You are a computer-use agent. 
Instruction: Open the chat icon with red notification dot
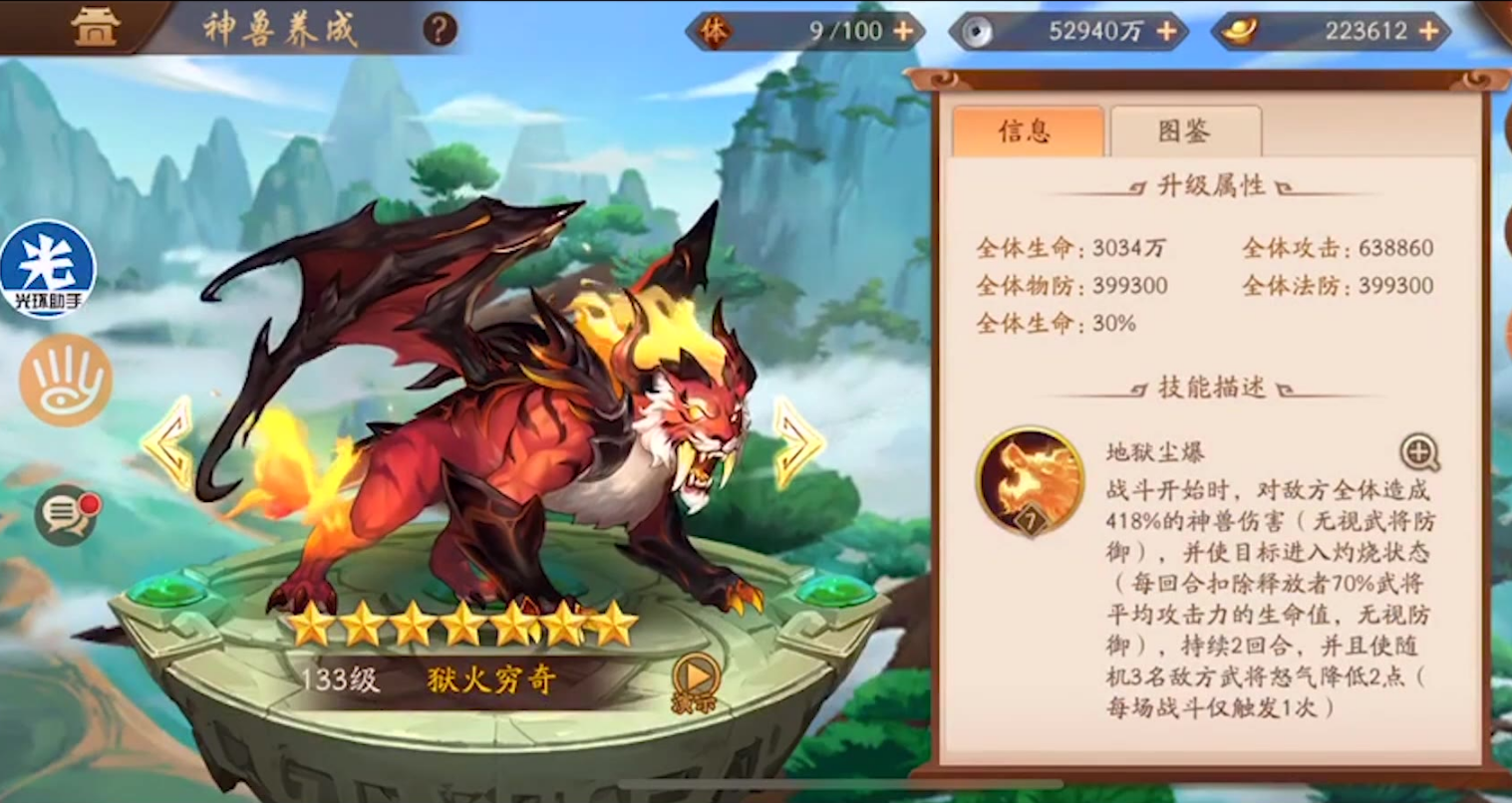click(x=66, y=516)
